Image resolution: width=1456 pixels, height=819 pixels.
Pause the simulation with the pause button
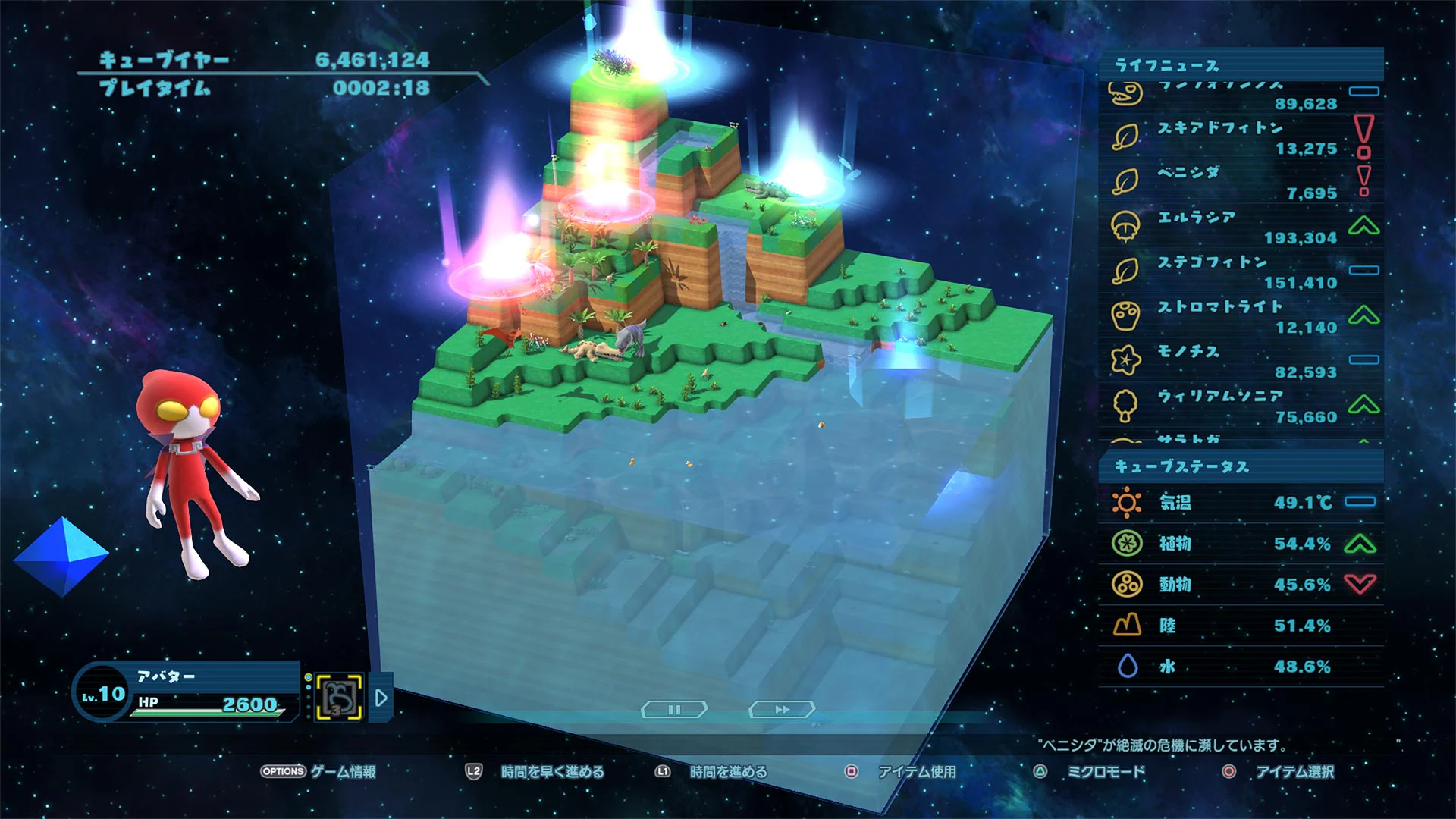[x=673, y=708]
